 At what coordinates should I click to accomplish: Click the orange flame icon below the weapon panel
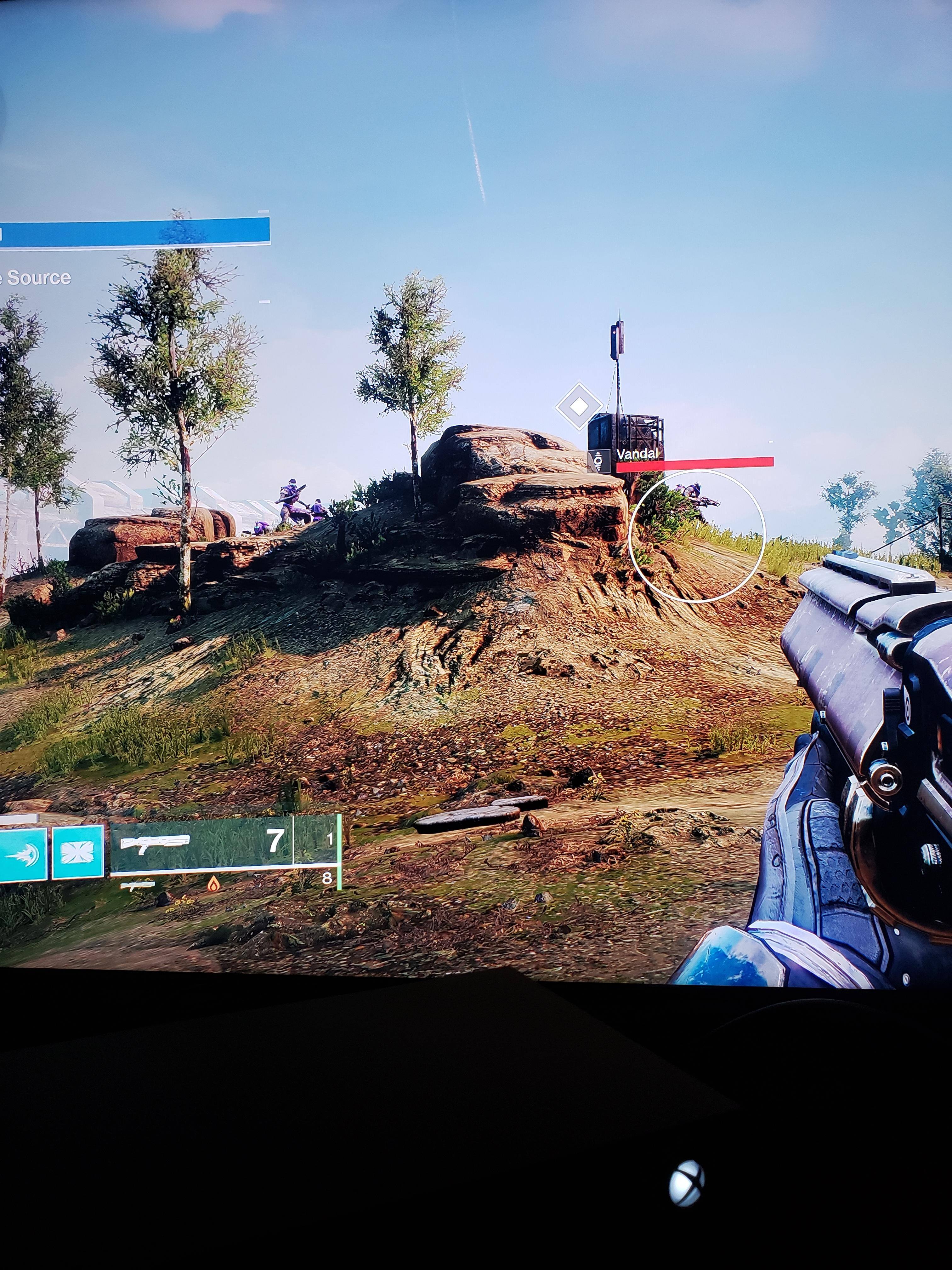[x=213, y=884]
